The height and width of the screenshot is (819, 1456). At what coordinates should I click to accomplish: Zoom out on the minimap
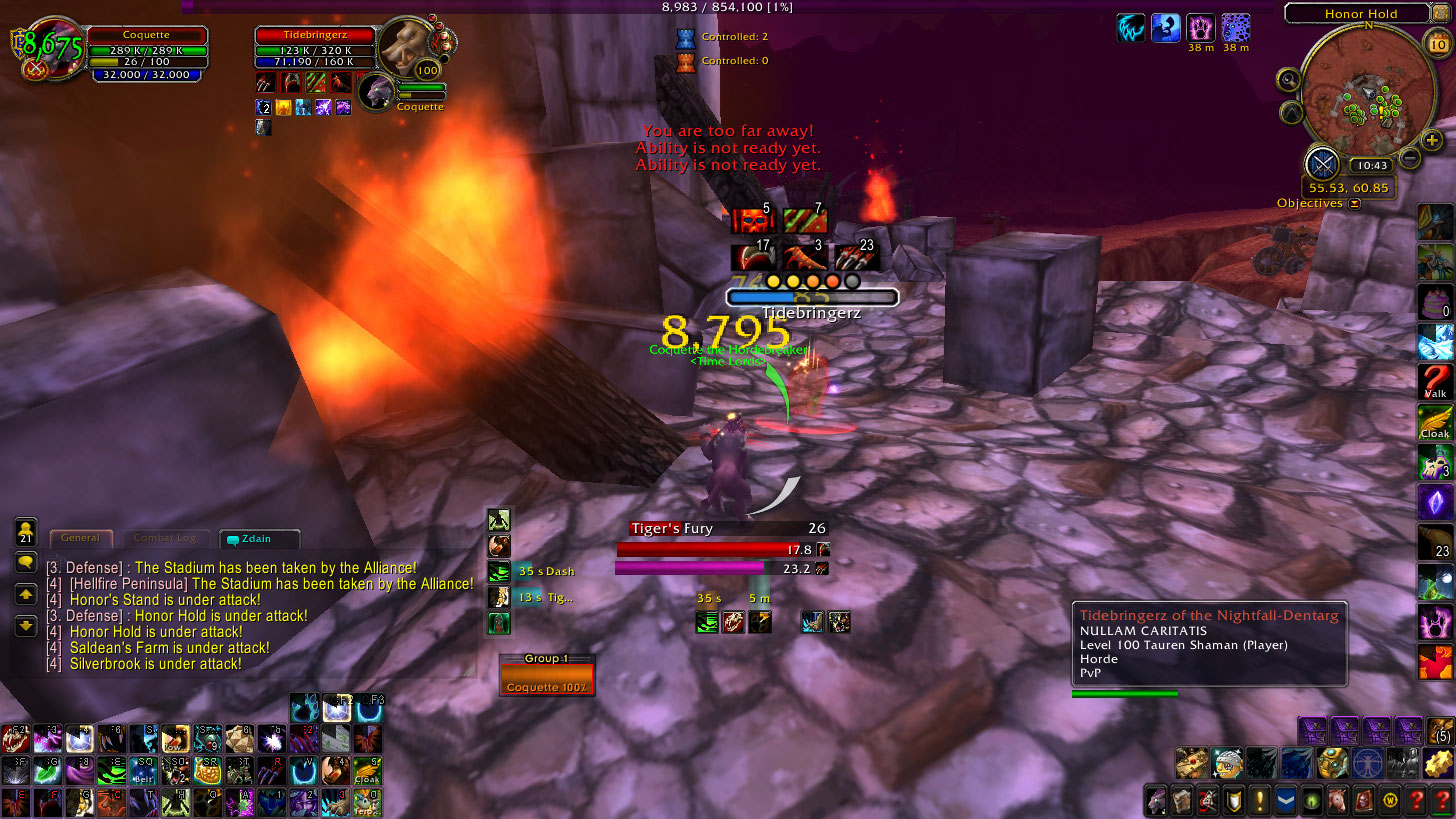click(x=1410, y=157)
